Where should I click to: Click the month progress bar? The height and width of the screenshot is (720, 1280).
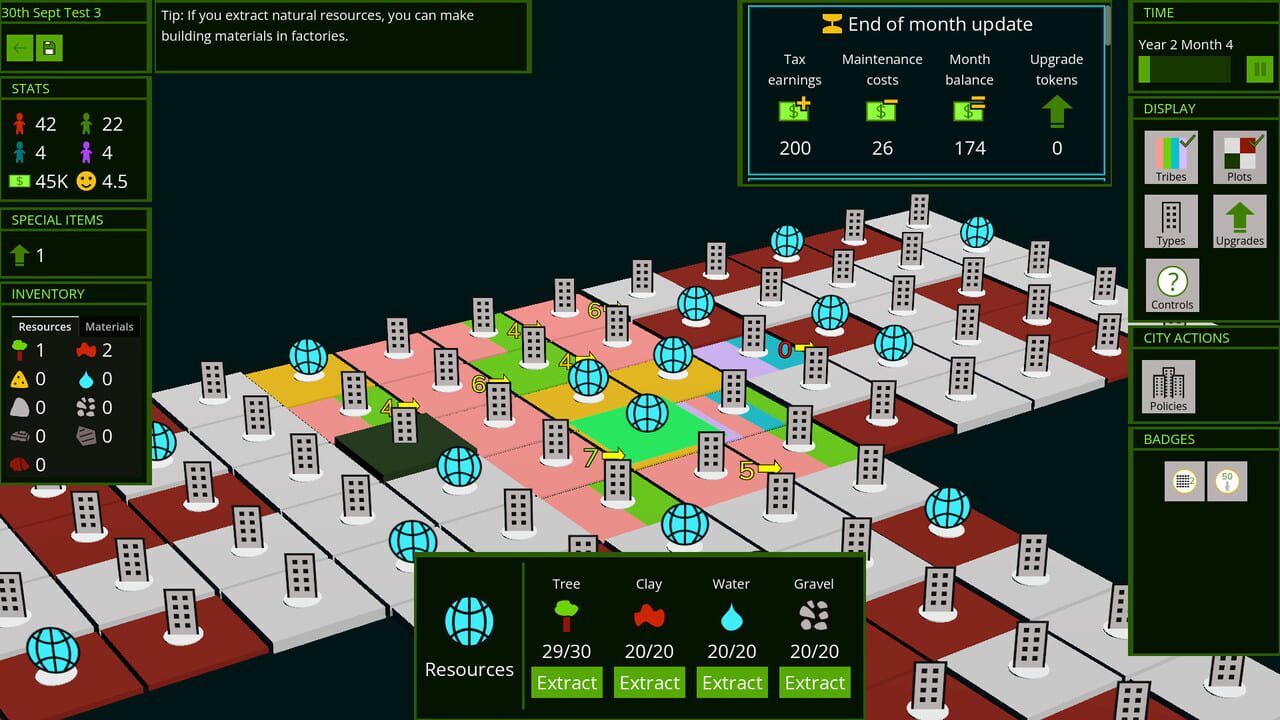coord(1184,69)
